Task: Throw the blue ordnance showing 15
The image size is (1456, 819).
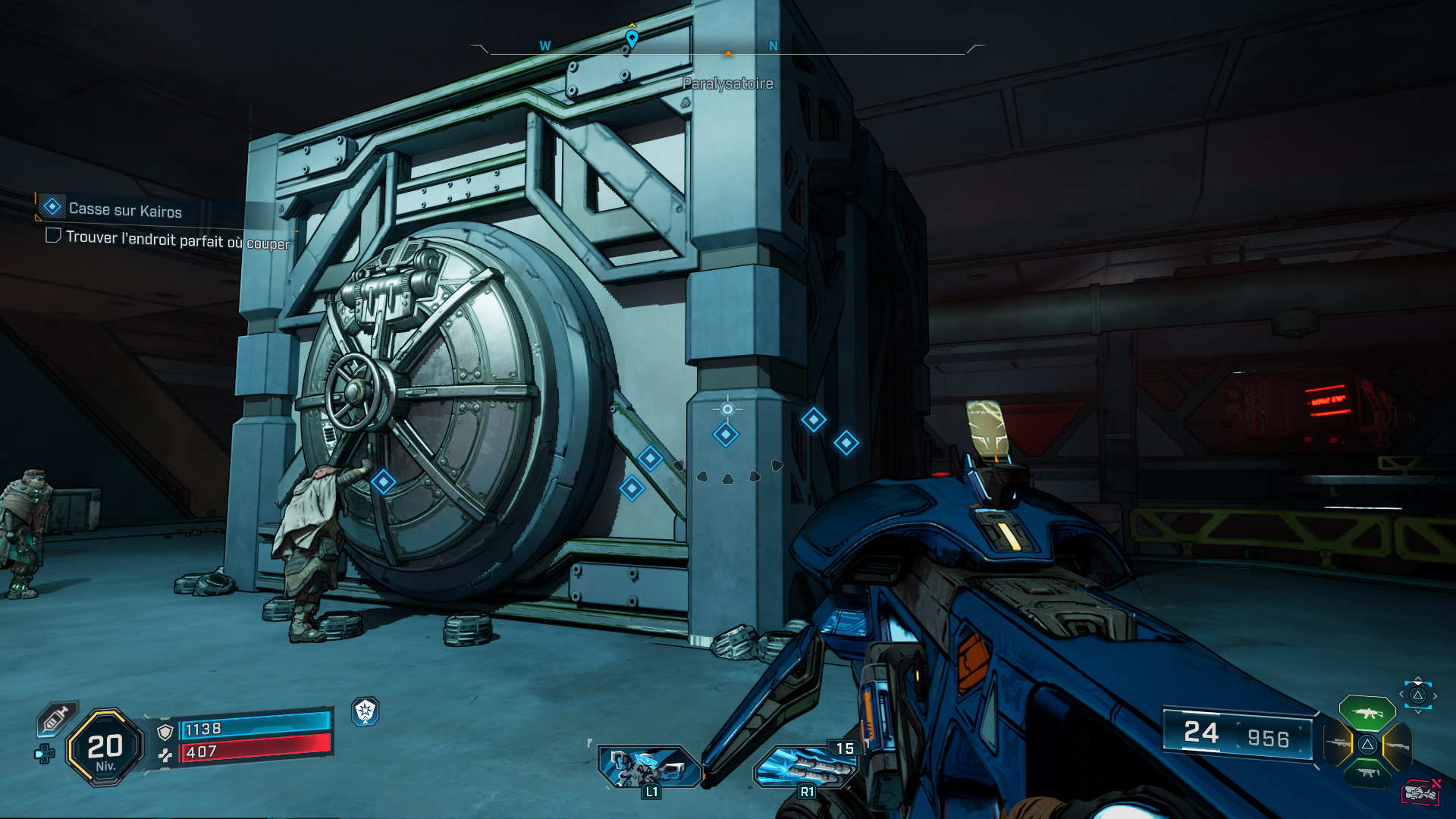Action: [x=805, y=766]
